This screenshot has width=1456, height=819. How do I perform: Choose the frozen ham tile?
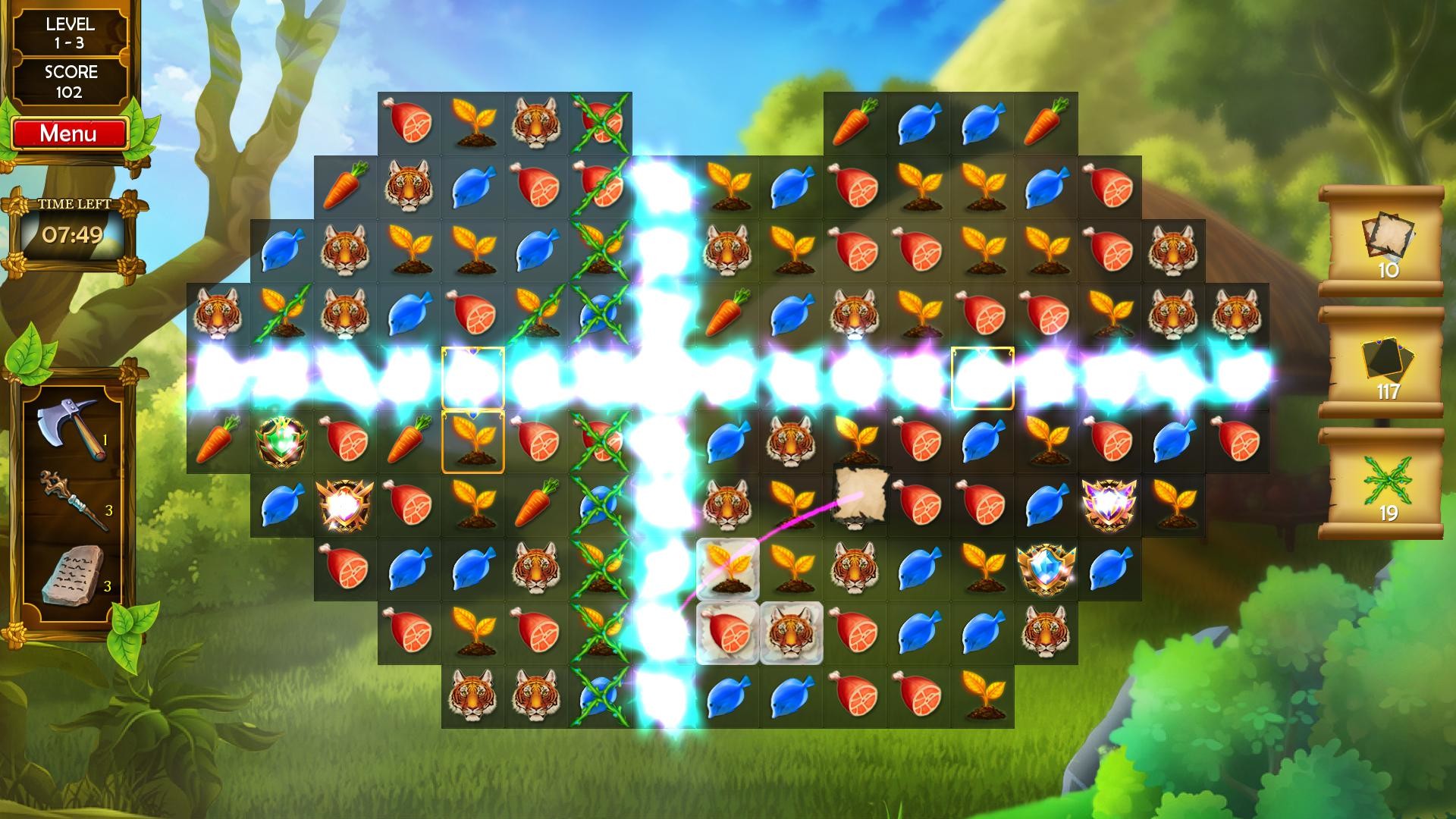click(727, 632)
